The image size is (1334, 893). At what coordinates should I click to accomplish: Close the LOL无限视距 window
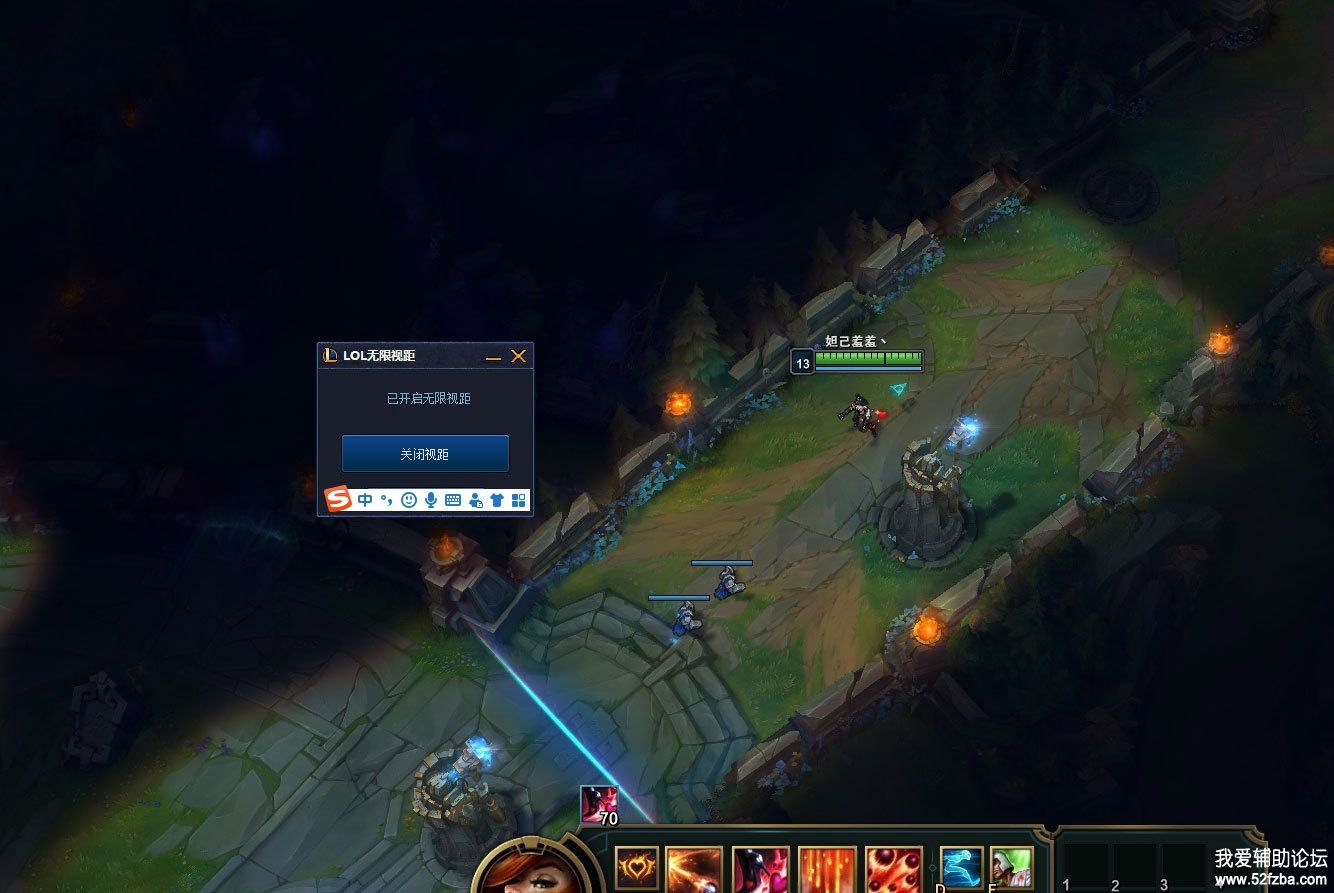[518, 356]
